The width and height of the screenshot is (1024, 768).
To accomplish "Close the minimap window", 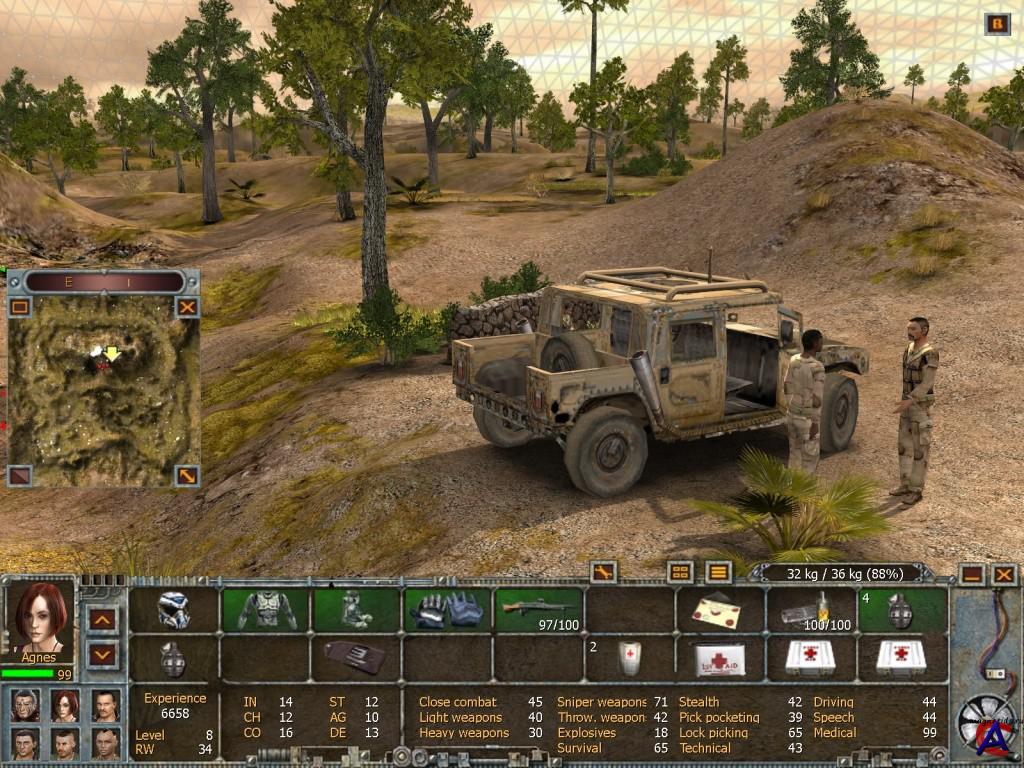I will pyautogui.click(x=187, y=307).
